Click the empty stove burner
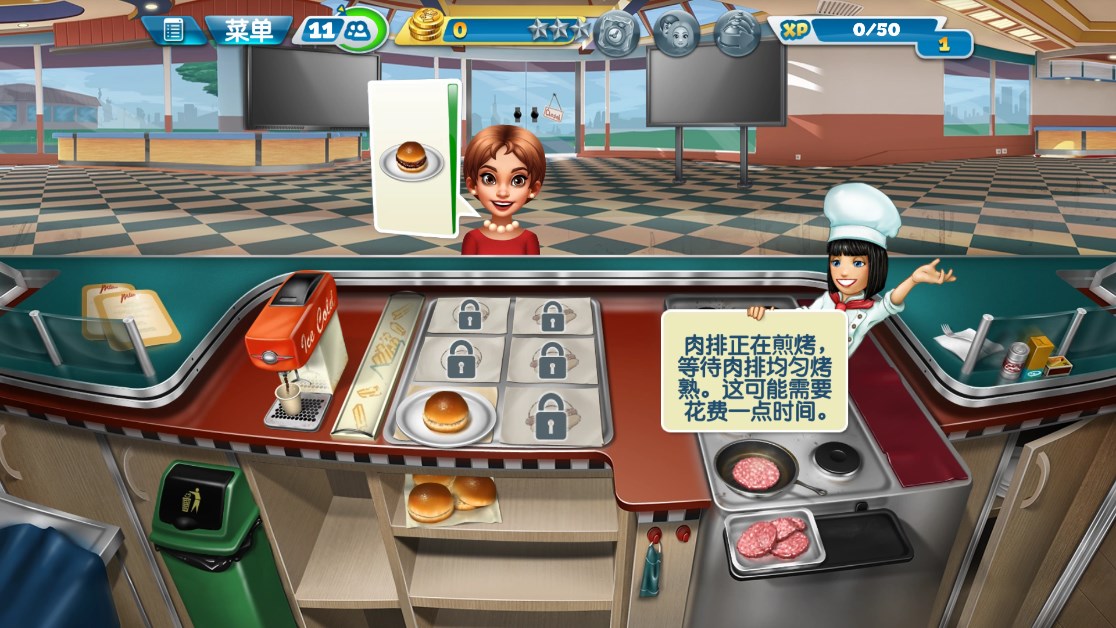The image size is (1116, 628). (835, 459)
